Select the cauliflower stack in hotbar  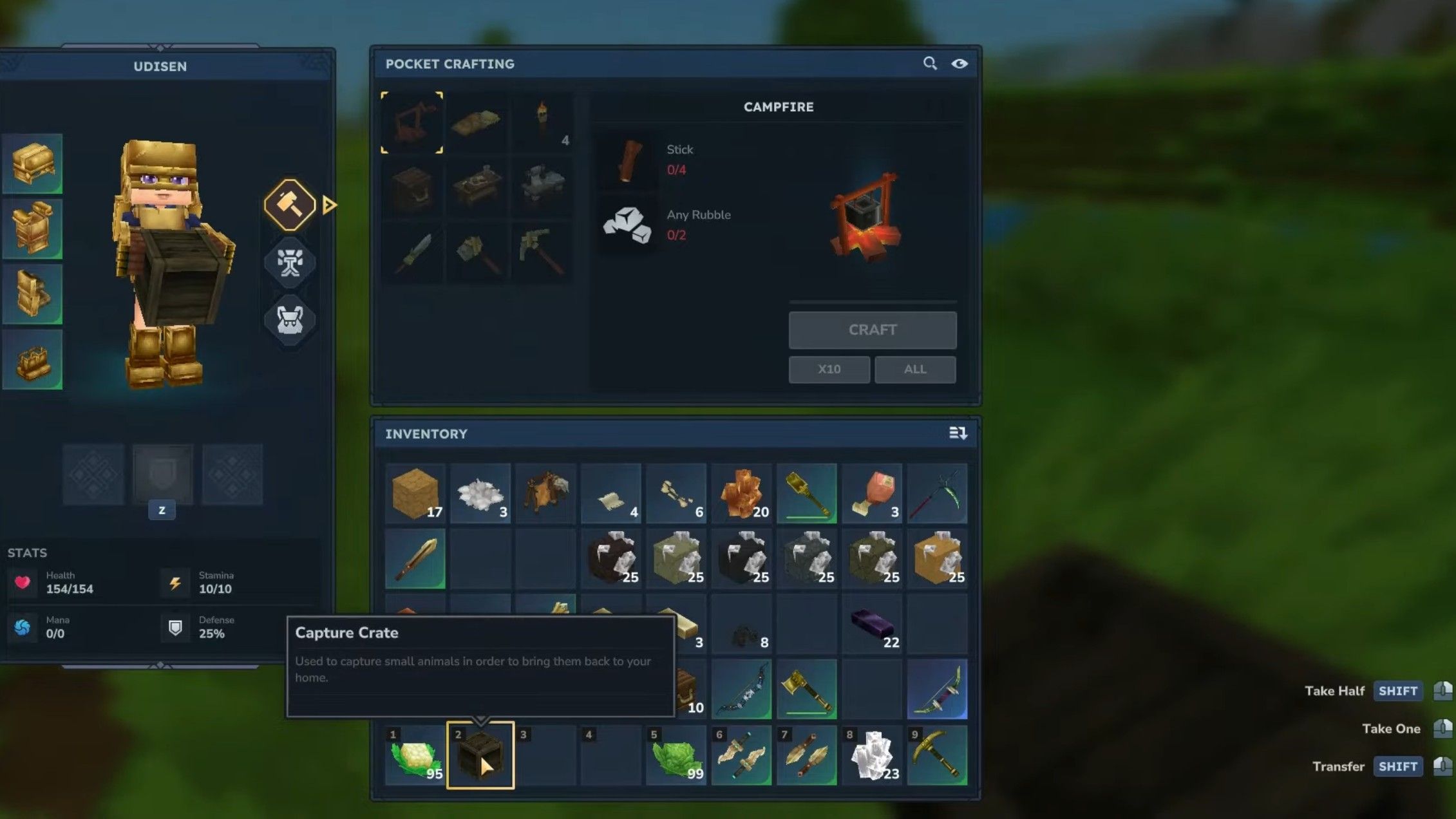(415, 755)
